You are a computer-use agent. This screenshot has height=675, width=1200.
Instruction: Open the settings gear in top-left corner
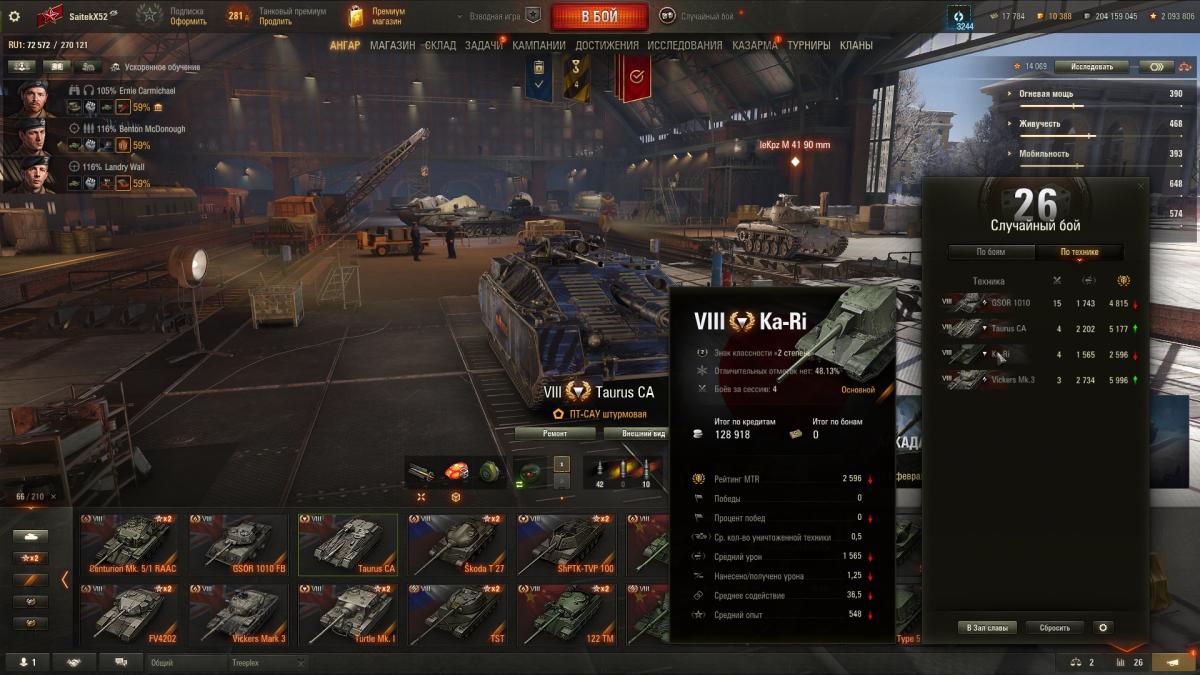pyautogui.click(x=14, y=16)
